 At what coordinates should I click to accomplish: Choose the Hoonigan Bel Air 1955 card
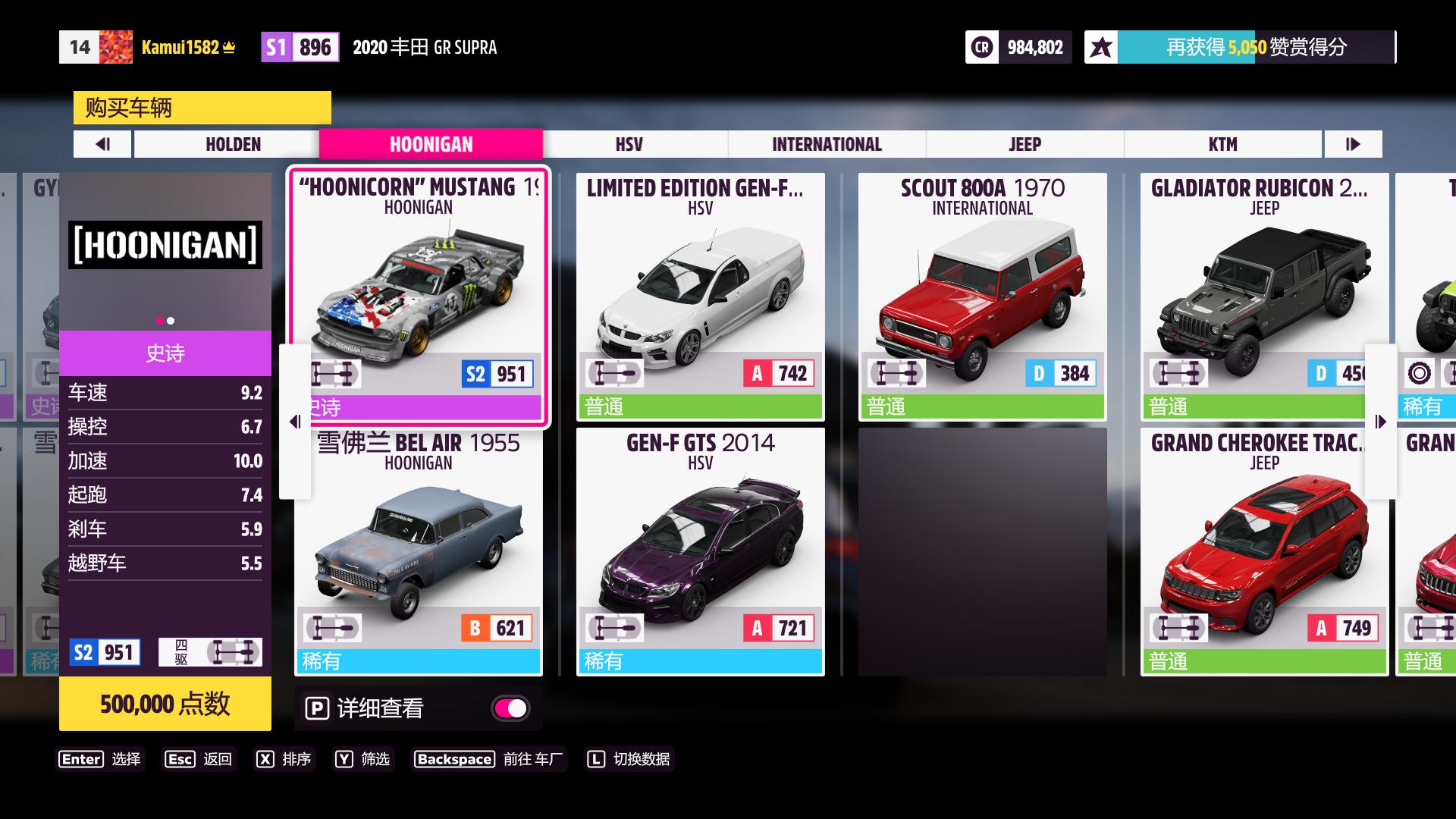click(x=419, y=551)
